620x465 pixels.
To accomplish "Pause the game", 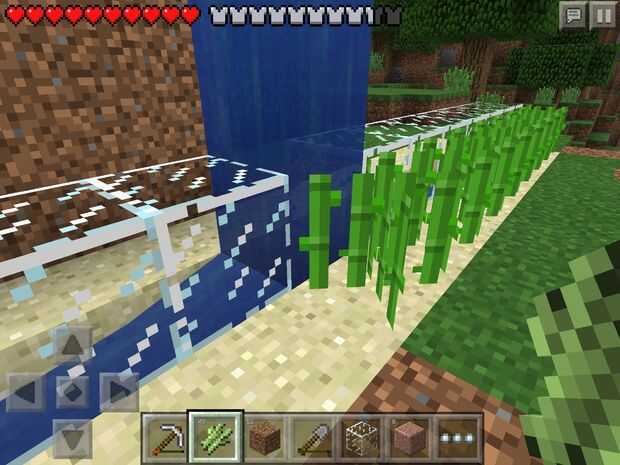I will 603,15.
